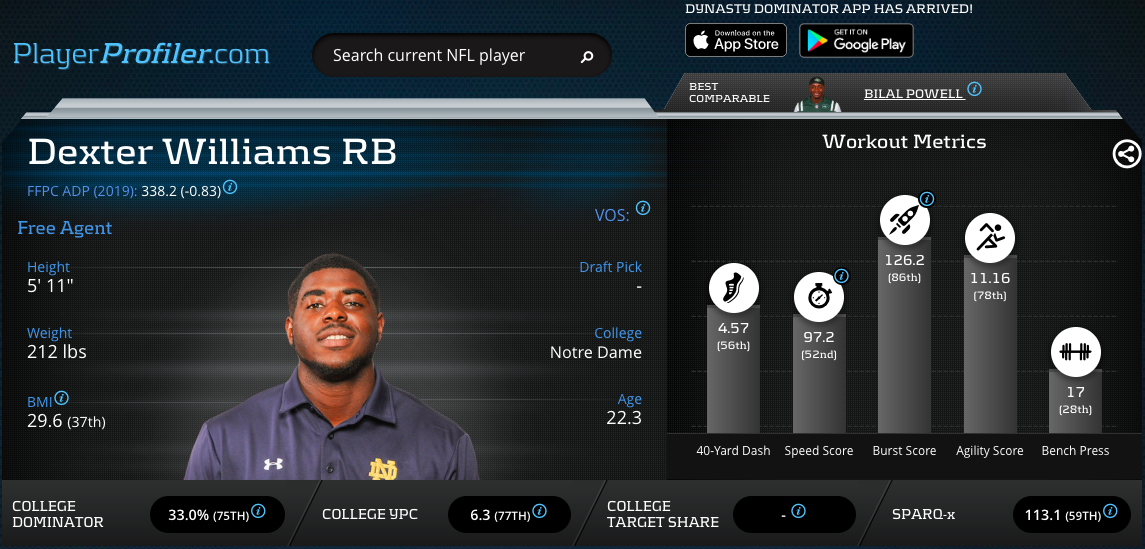Select the Burst Score rocket icon
Image resolution: width=1145 pixels, height=549 pixels.
[904, 220]
